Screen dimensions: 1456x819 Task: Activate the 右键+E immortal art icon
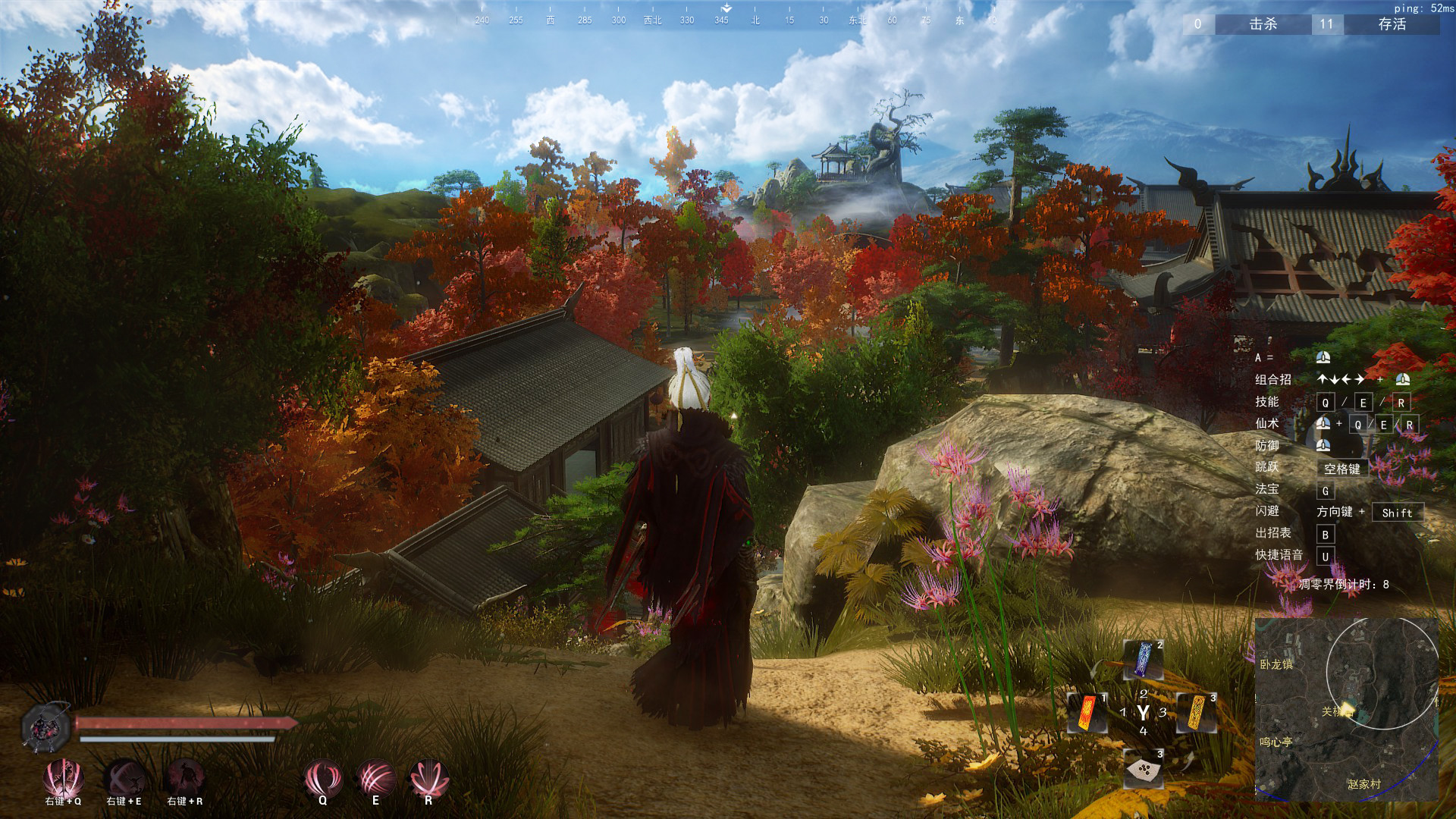point(124,777)
